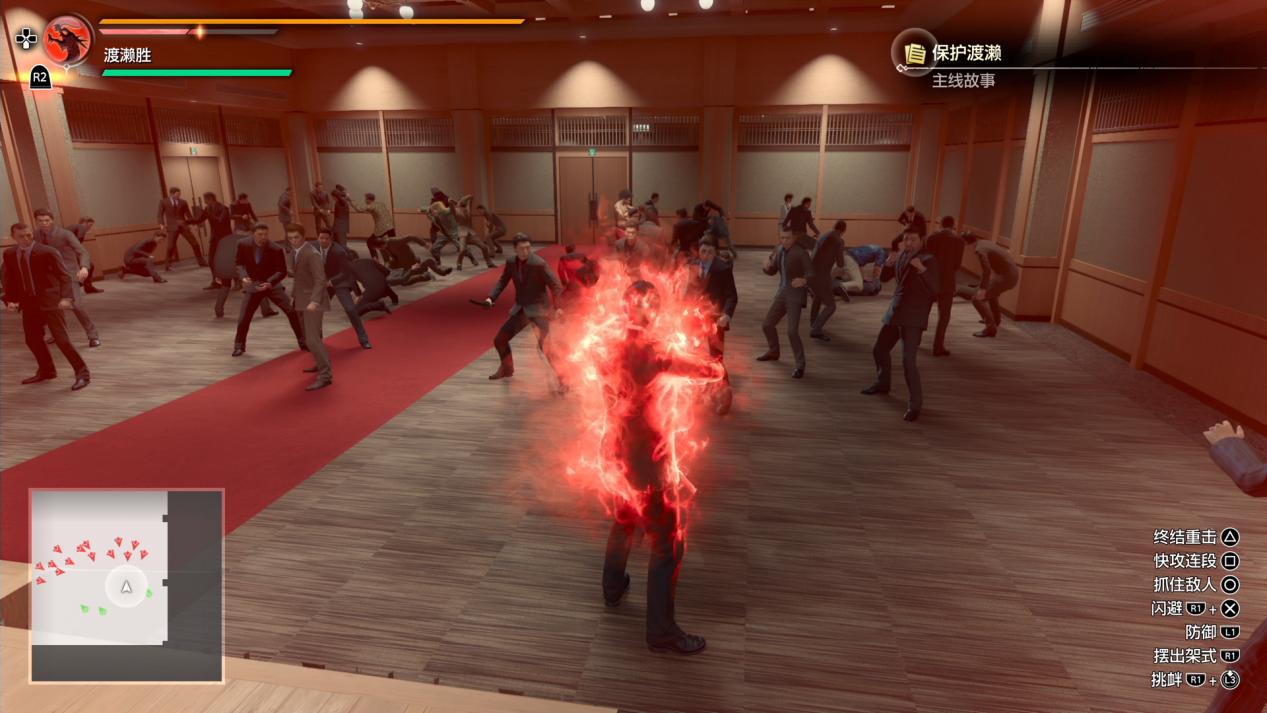Viewport: 1267px width, 713px height.
Task: Click the notebook quest icon beside 保护渡濑
Action: tap(914, 53)
